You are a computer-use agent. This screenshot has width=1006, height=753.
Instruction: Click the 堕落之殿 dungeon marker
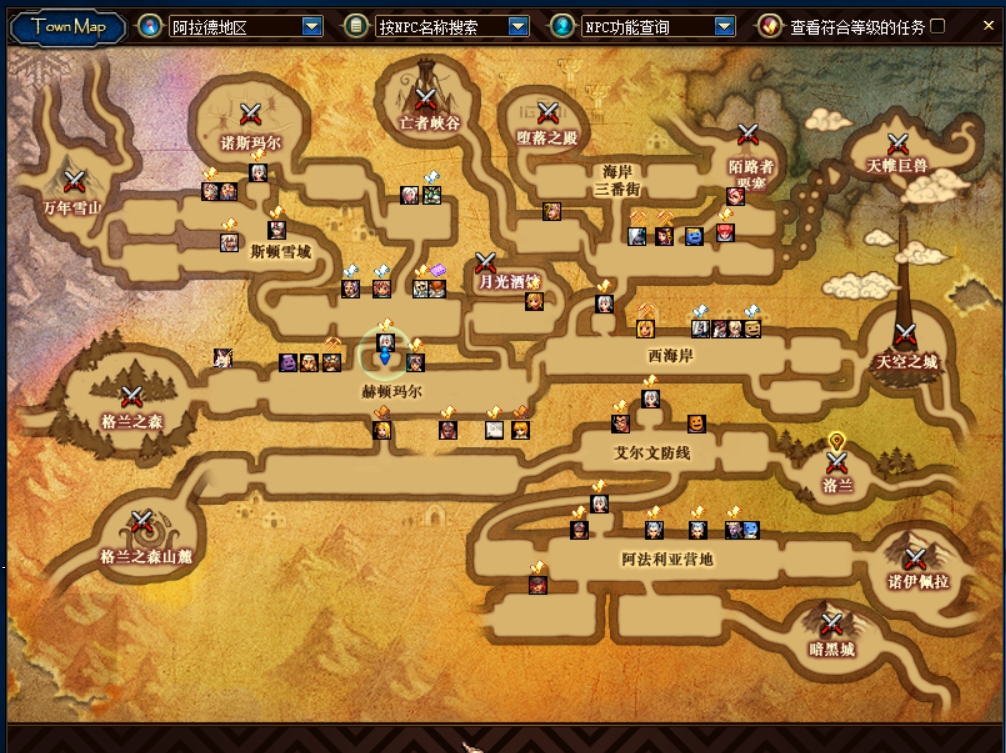click(547, 113)
